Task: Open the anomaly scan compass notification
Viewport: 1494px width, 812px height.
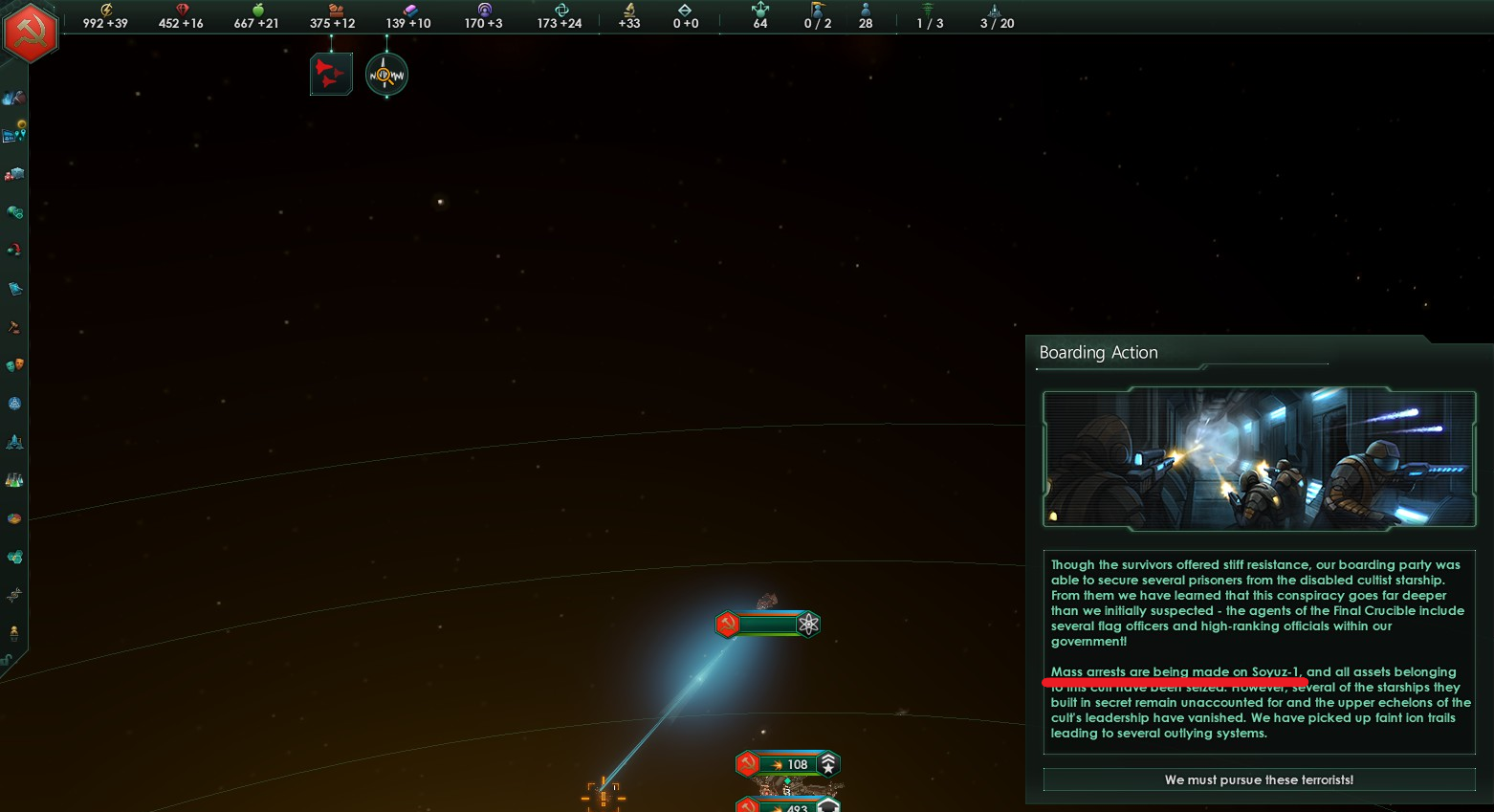Action: (386, 75)
